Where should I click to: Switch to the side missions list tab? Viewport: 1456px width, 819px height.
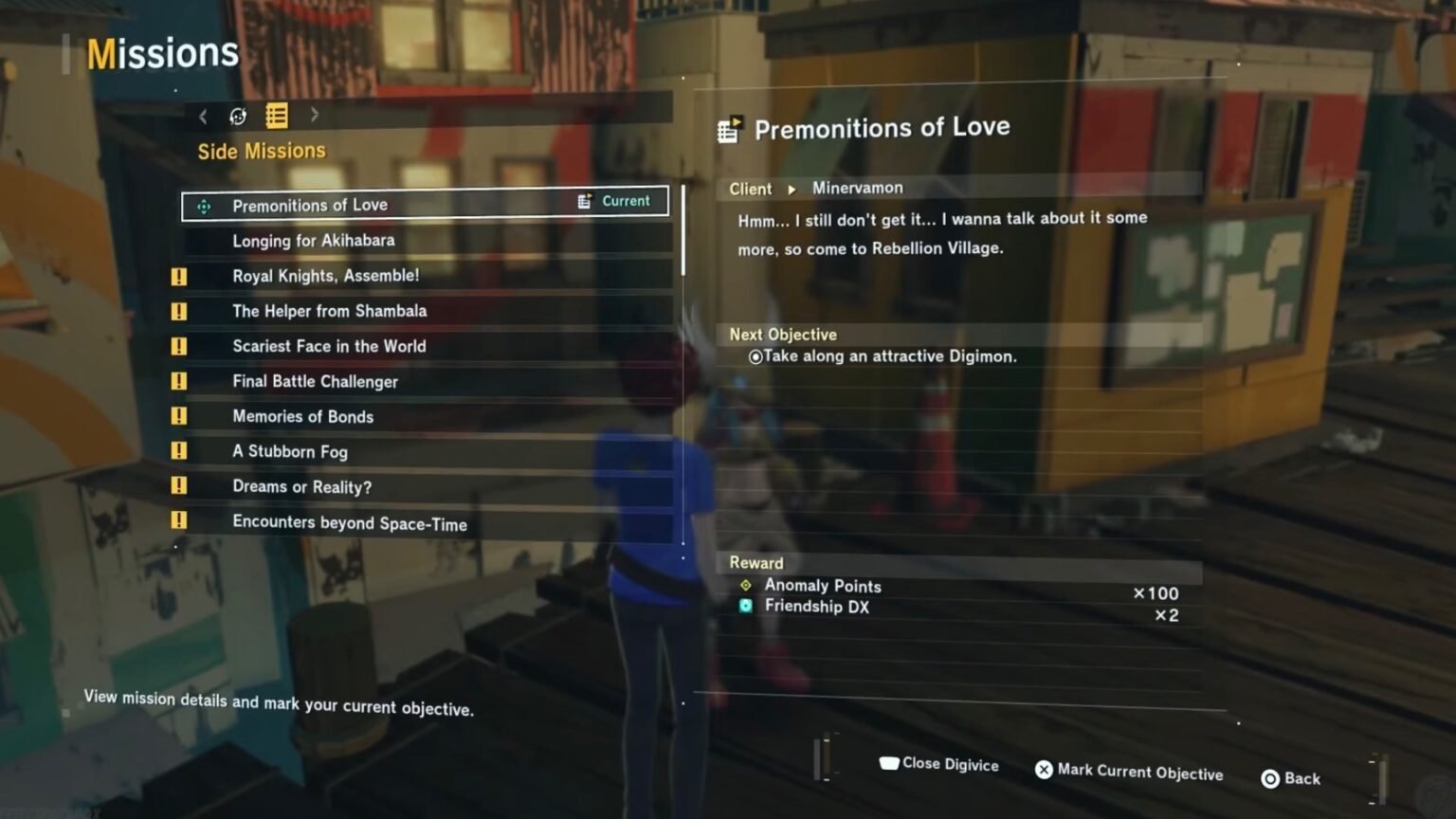[277, 116]
